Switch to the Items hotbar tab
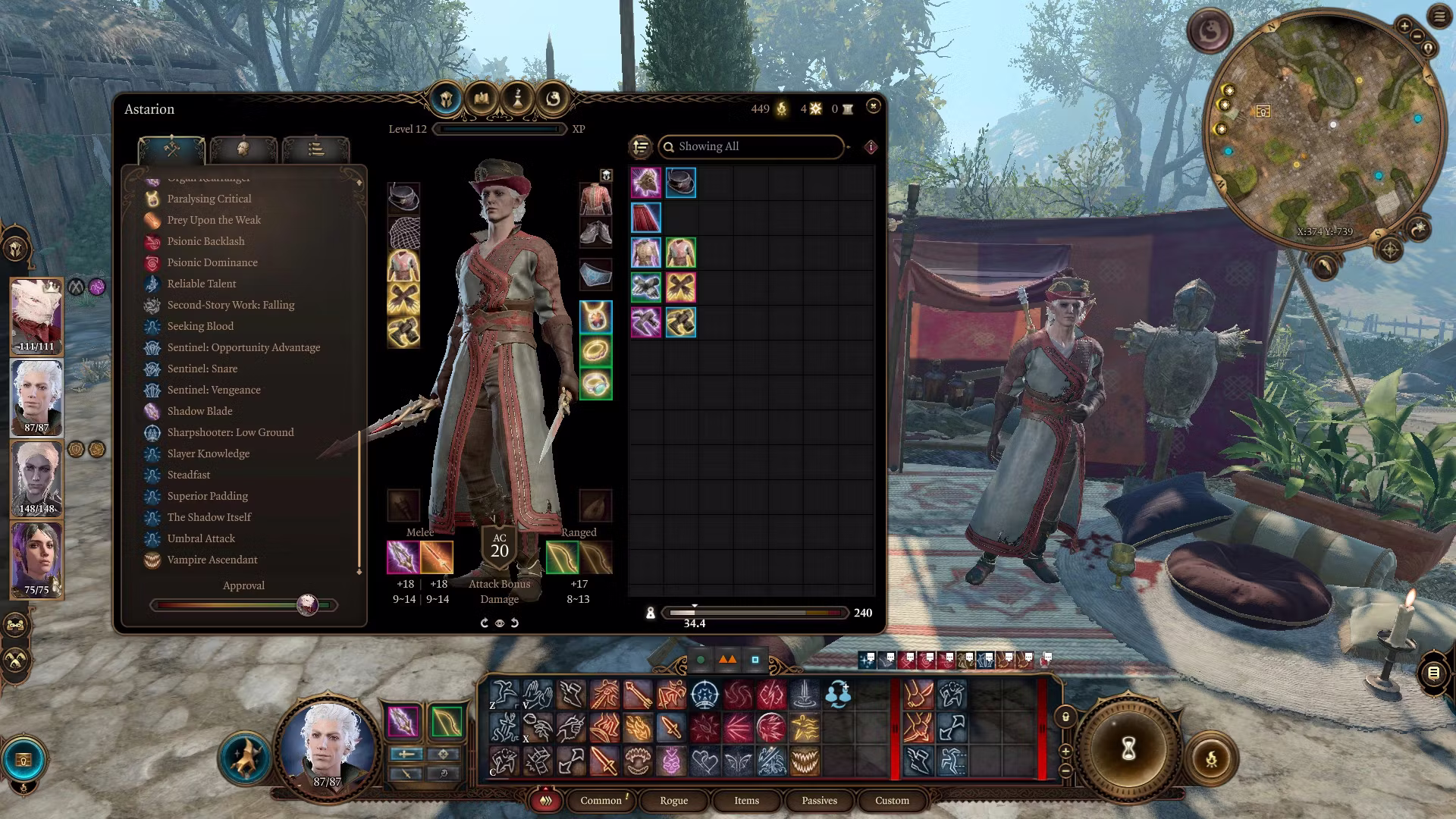 [x=746, y=800]
